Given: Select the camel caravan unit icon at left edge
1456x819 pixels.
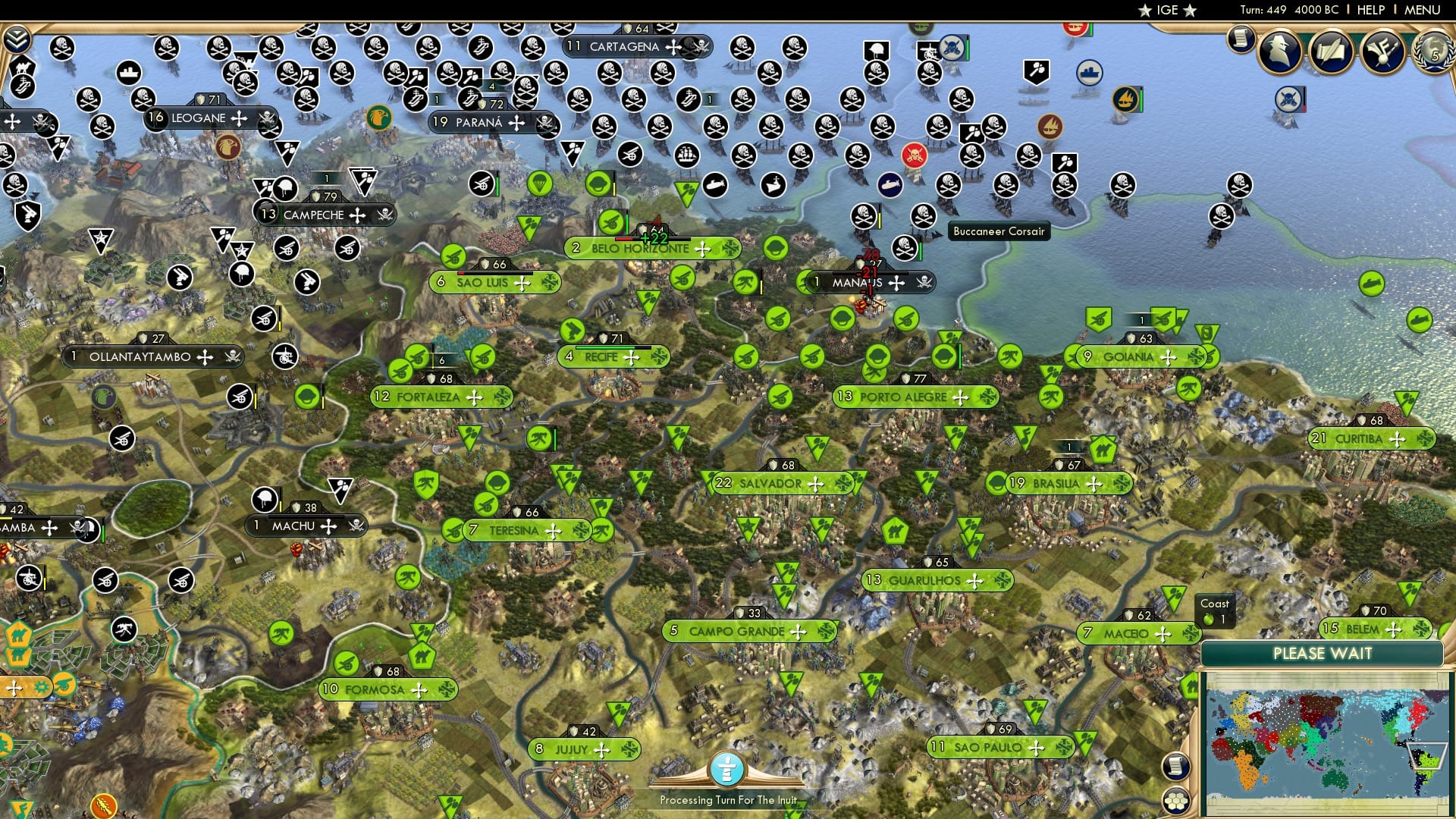Looking at the screenshot, I should pos(18,635).
